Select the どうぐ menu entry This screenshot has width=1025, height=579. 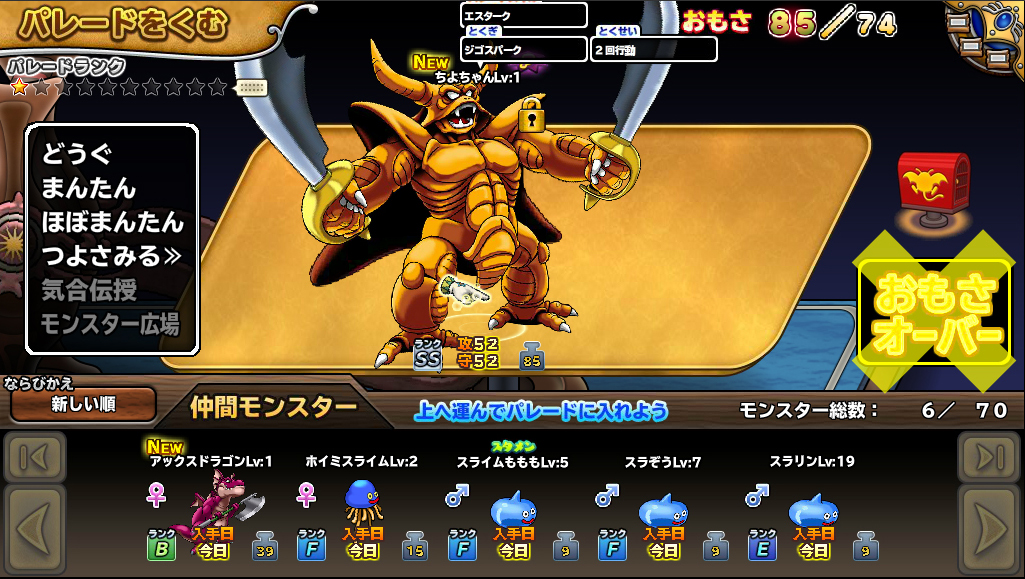click(76, 155)
